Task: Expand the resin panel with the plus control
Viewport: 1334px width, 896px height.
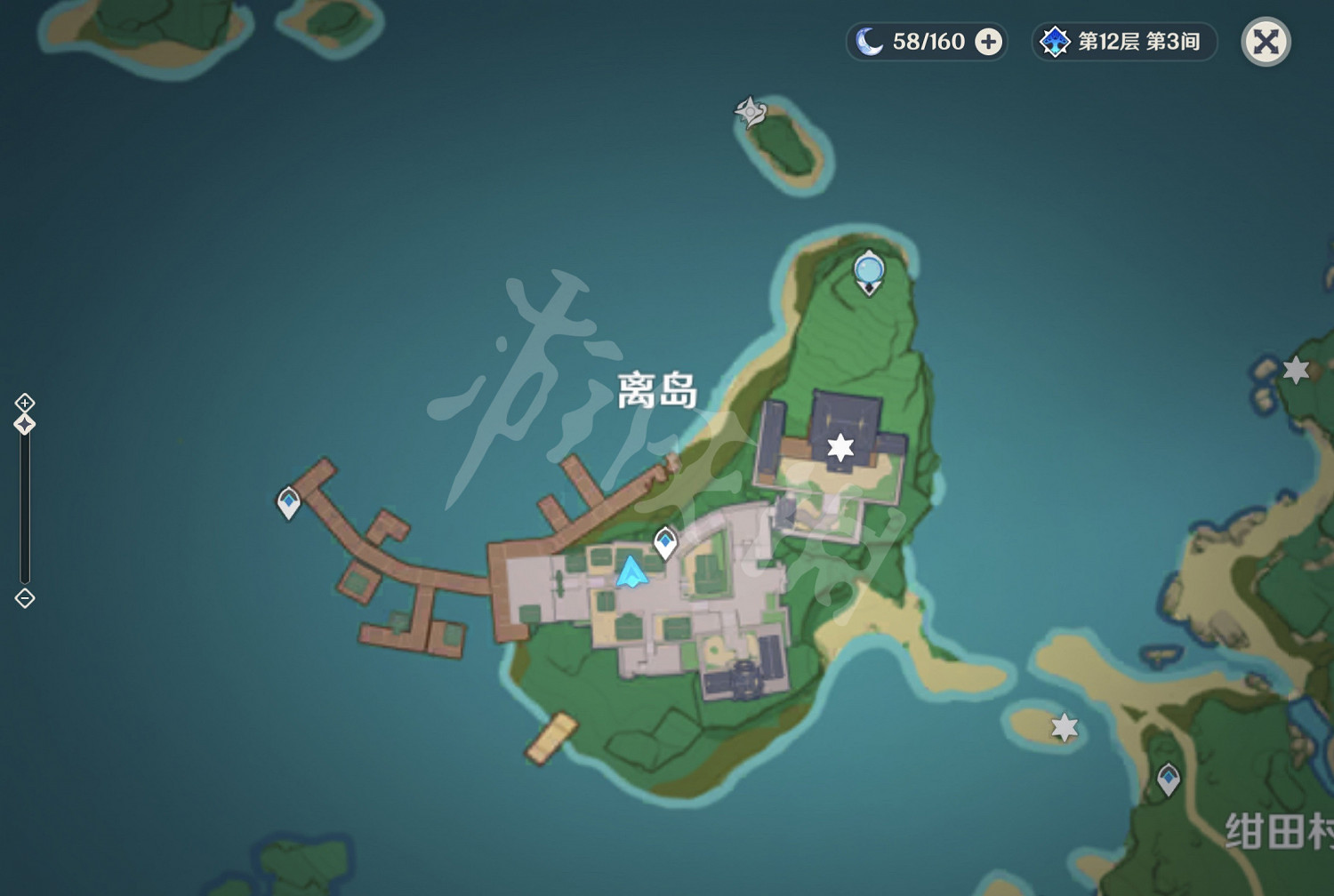Action: pos(989,42)
